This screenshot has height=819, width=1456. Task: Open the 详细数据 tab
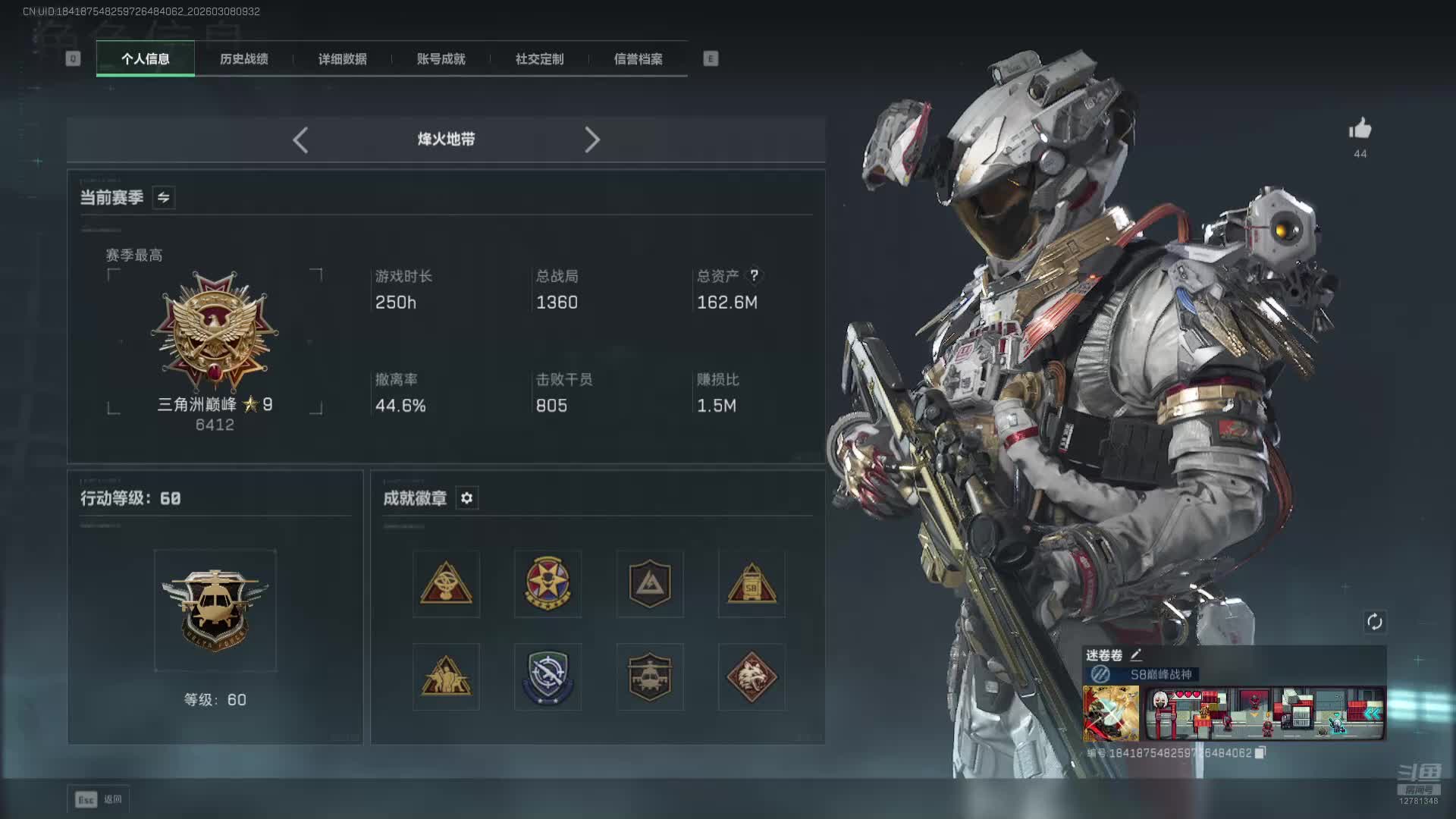click(x=342, y=59)
